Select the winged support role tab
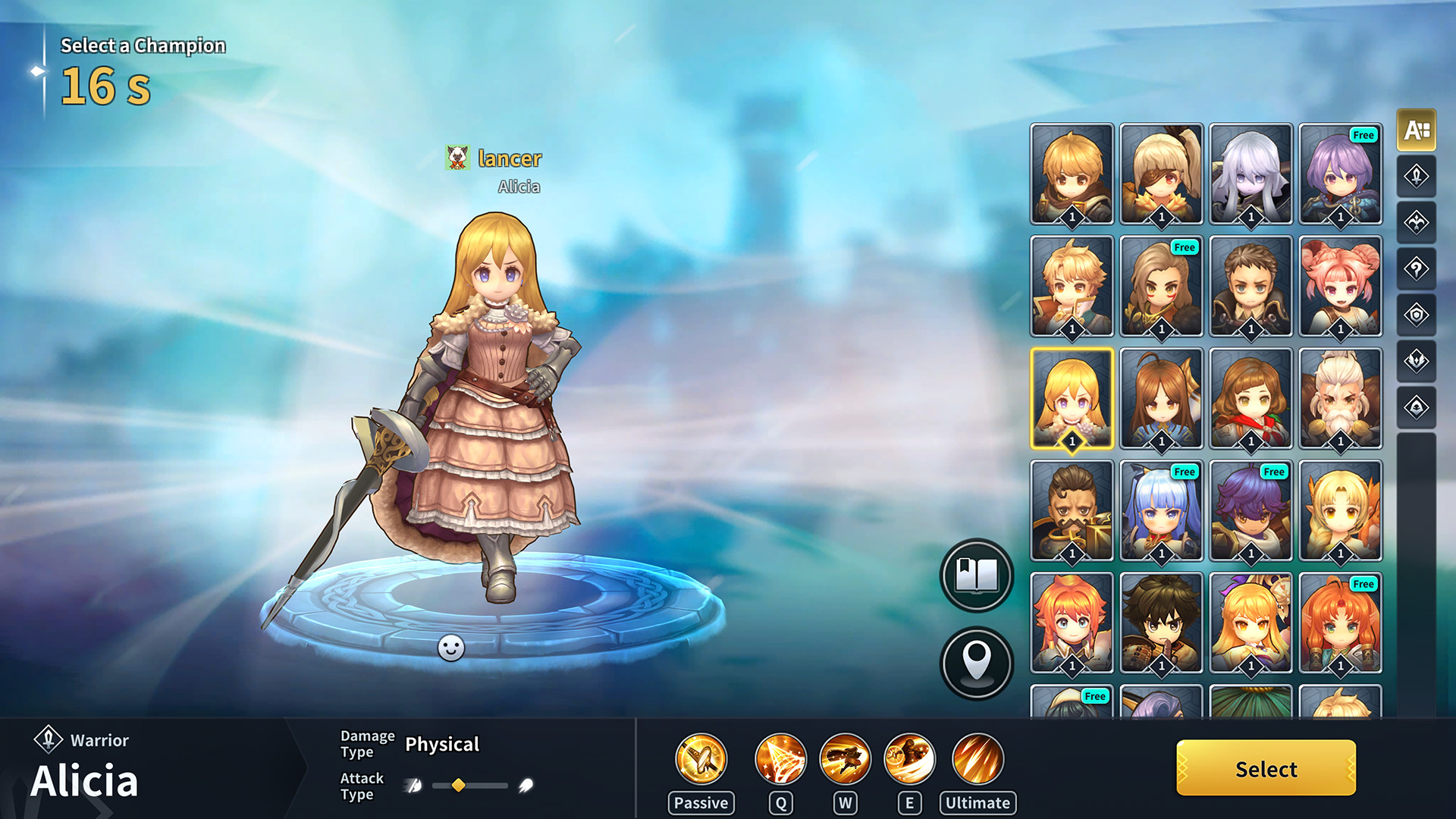Screen dimensions: 1456x819 point(1417,222)
